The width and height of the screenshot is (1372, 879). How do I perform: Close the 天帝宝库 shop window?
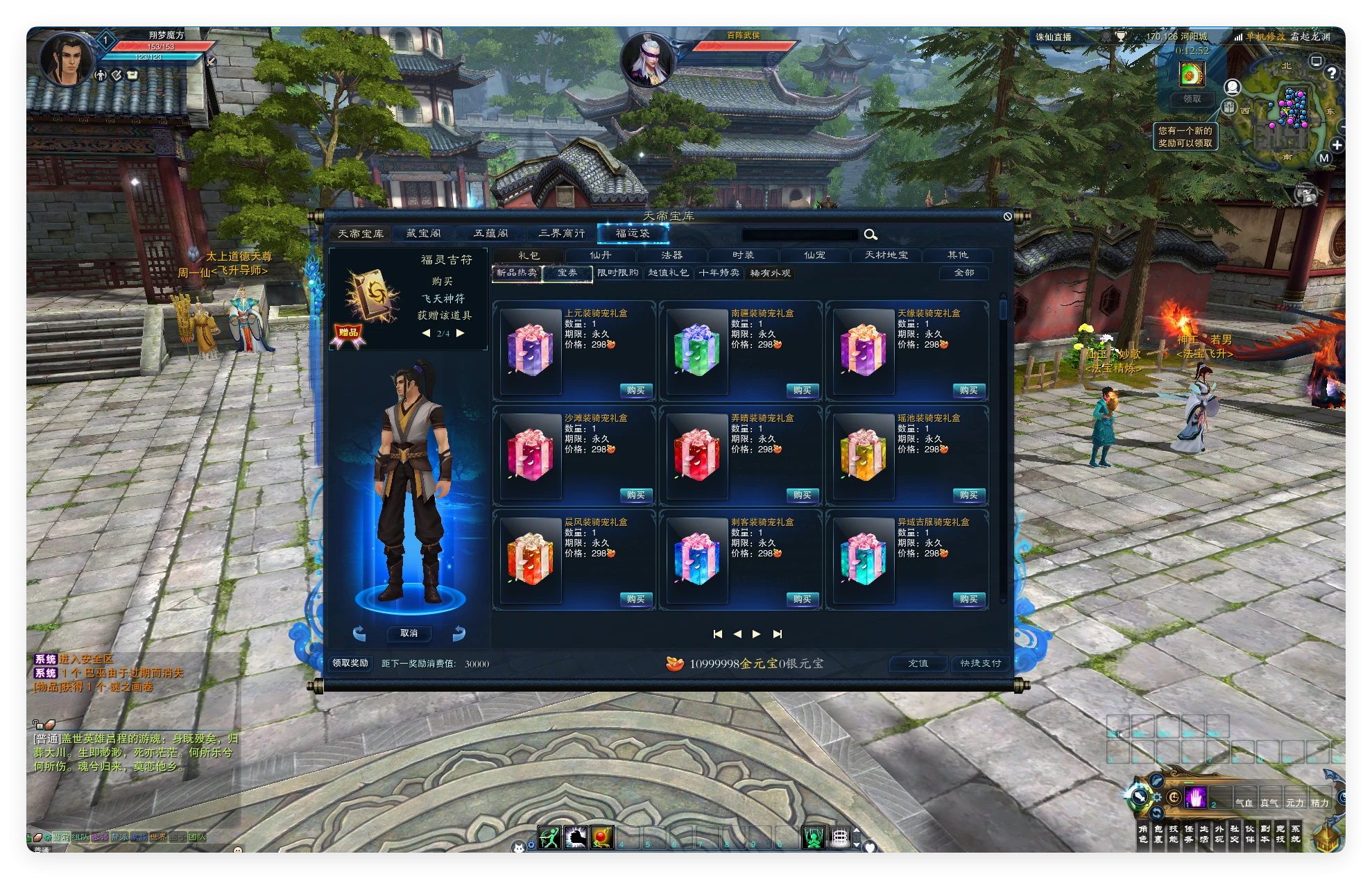coord(1007,216)
